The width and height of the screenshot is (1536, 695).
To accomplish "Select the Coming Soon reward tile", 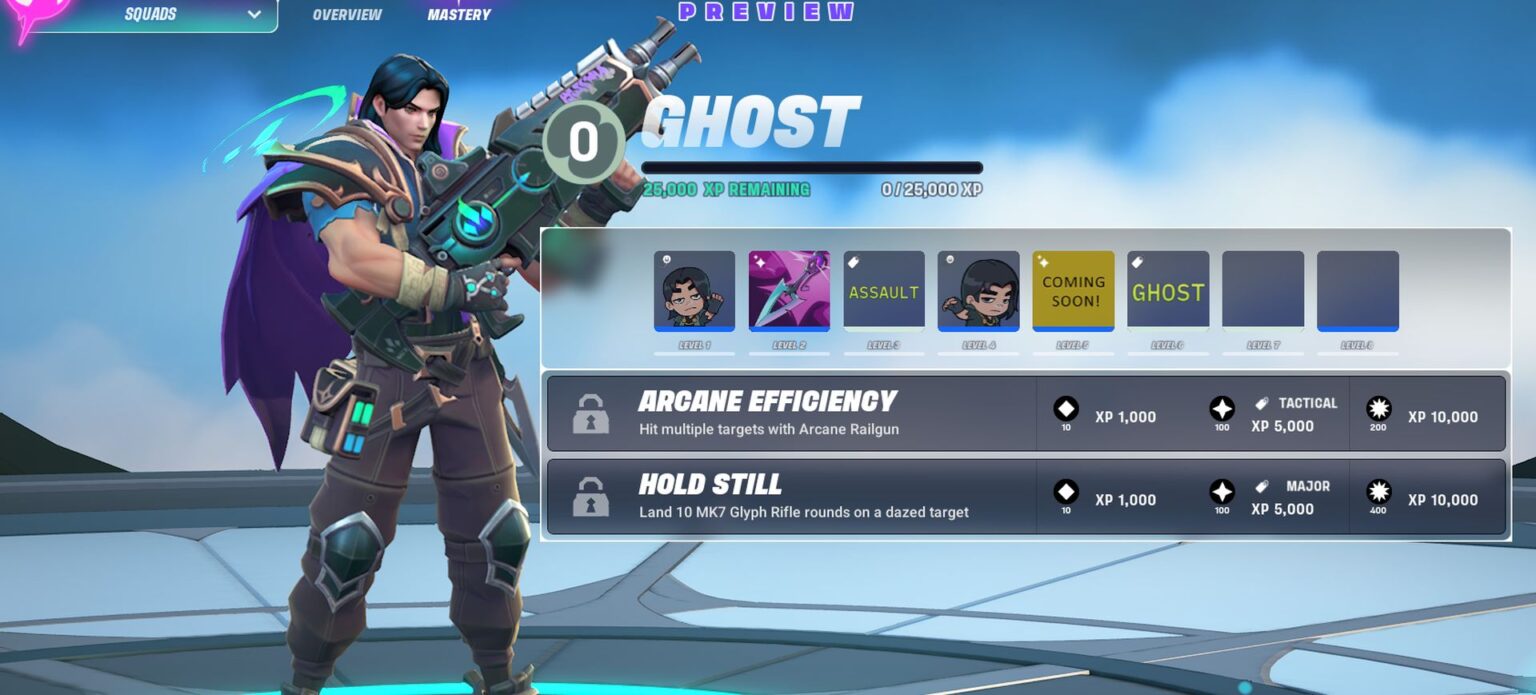I will click(1073, 290).
